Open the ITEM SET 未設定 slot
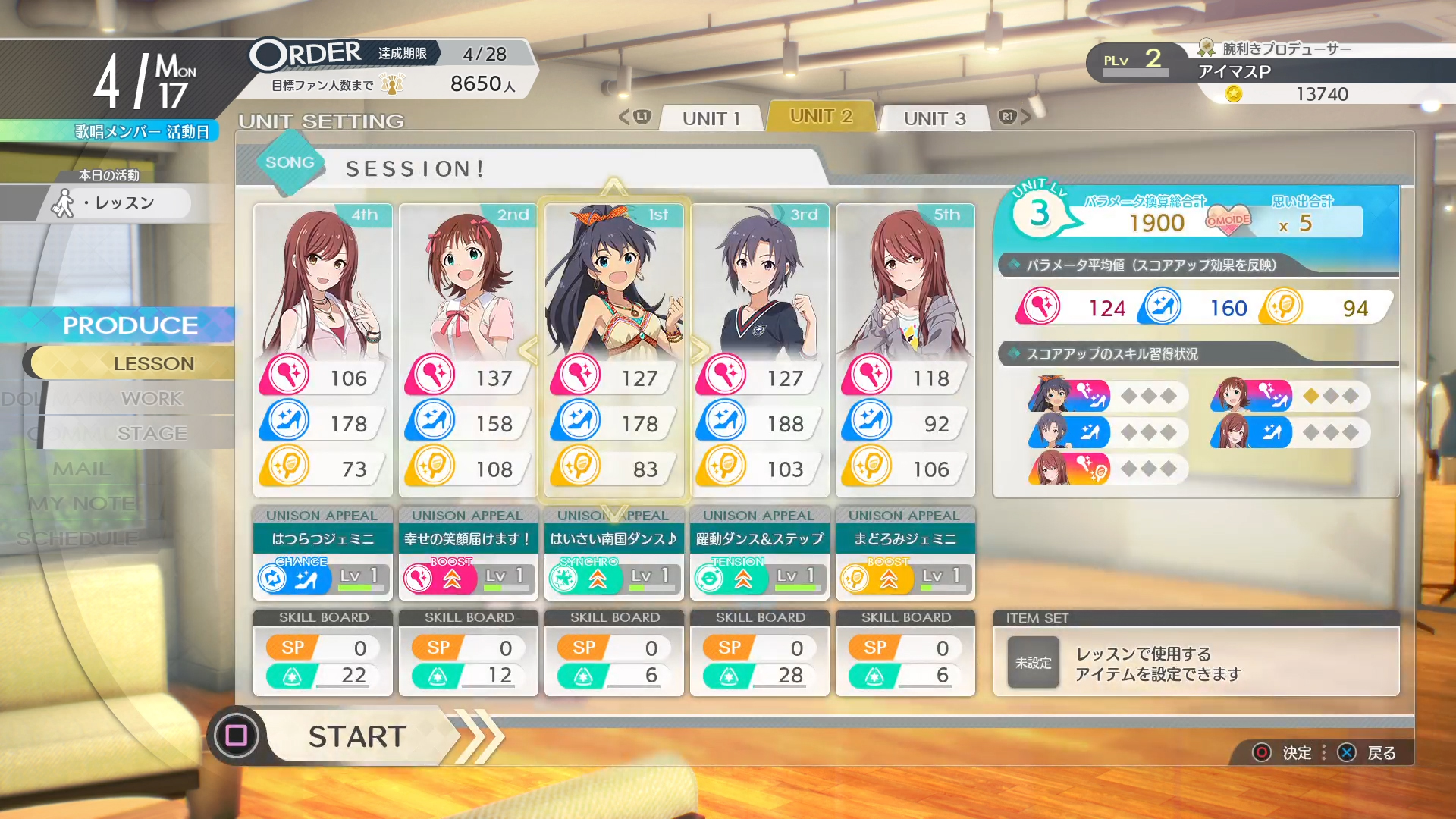Image resolution: width=1456 pixels, height=819 pixels. point(1033,663)
